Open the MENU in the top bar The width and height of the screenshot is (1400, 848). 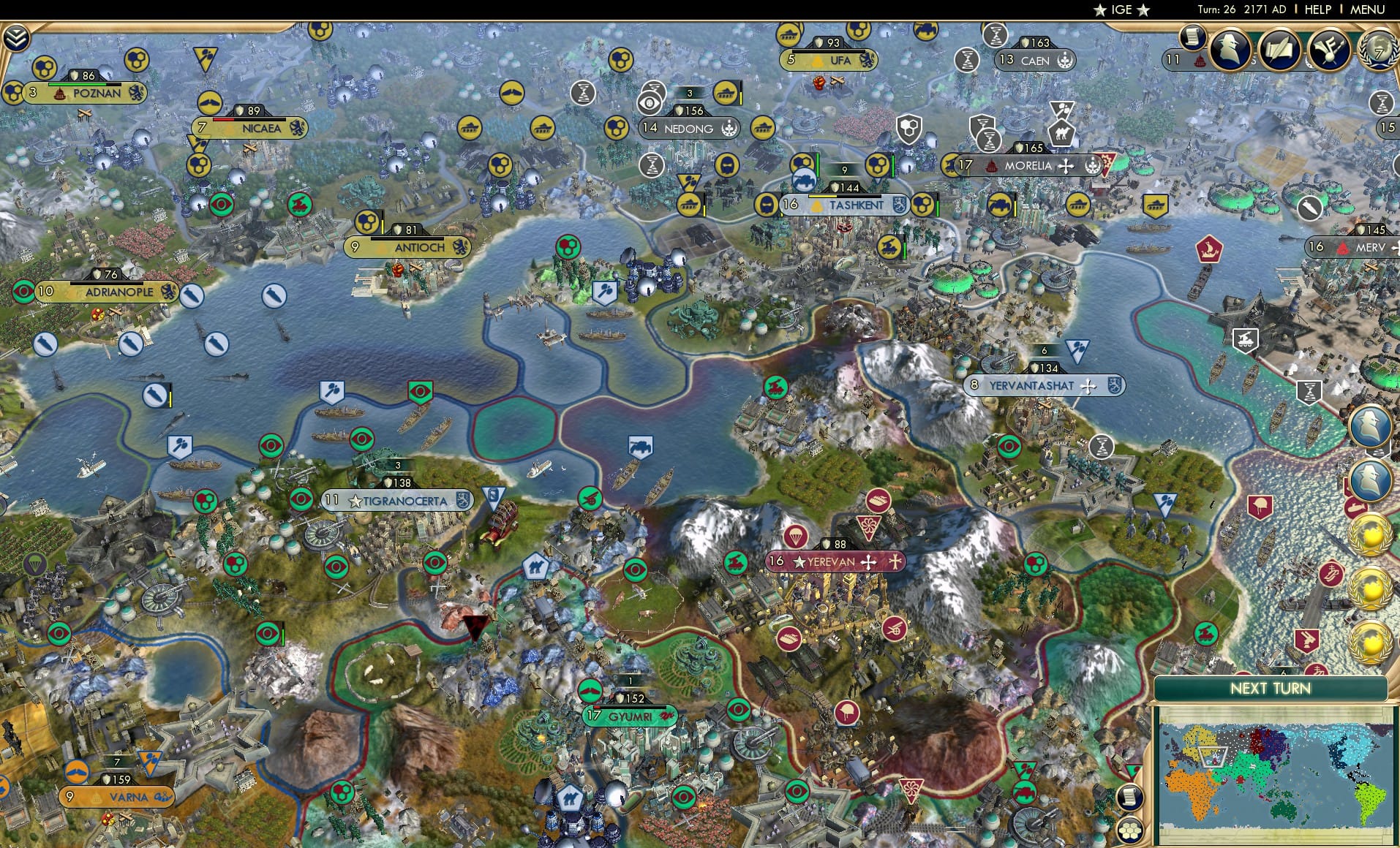[1368, 10]
